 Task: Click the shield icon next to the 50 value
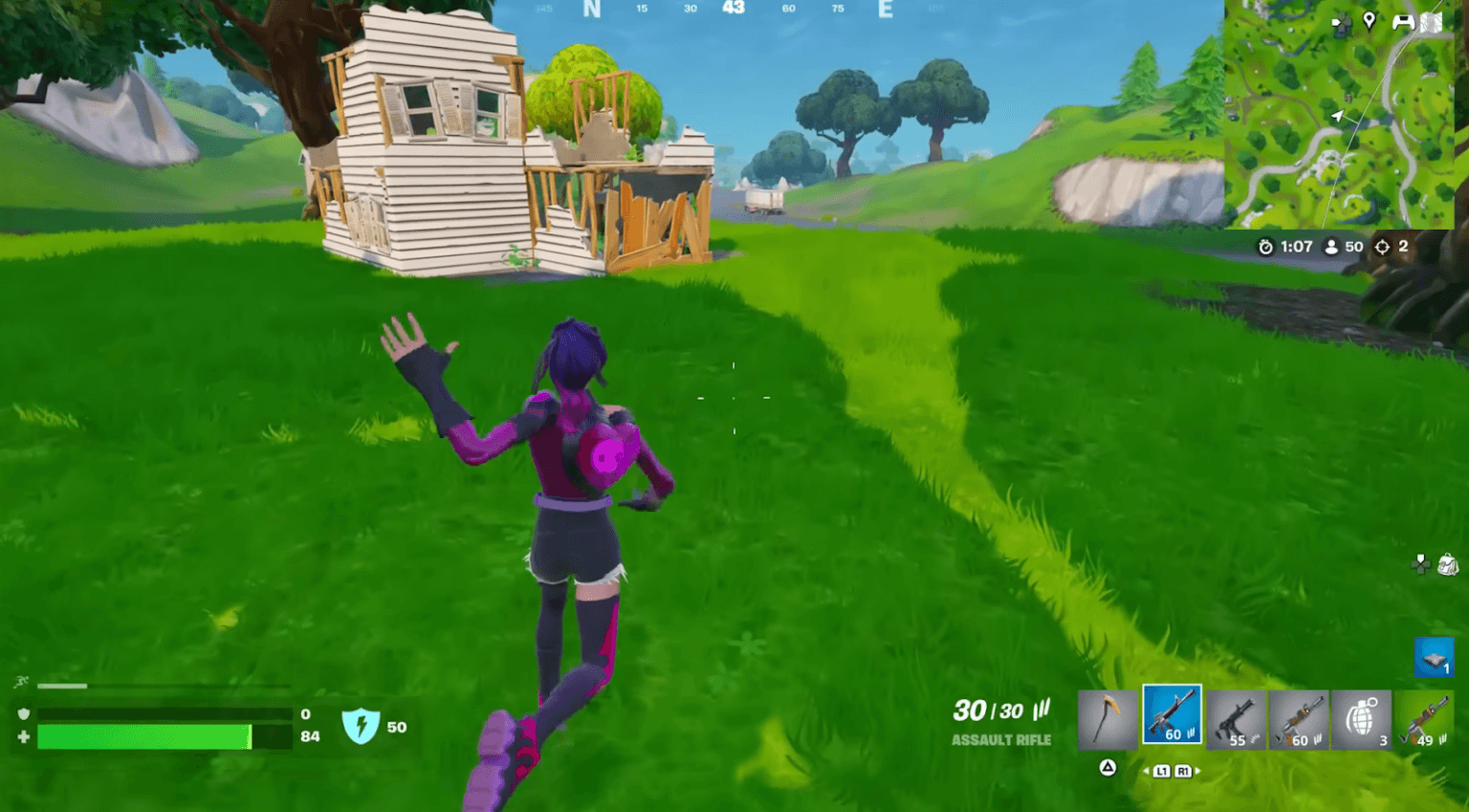(x=361, y=727)
